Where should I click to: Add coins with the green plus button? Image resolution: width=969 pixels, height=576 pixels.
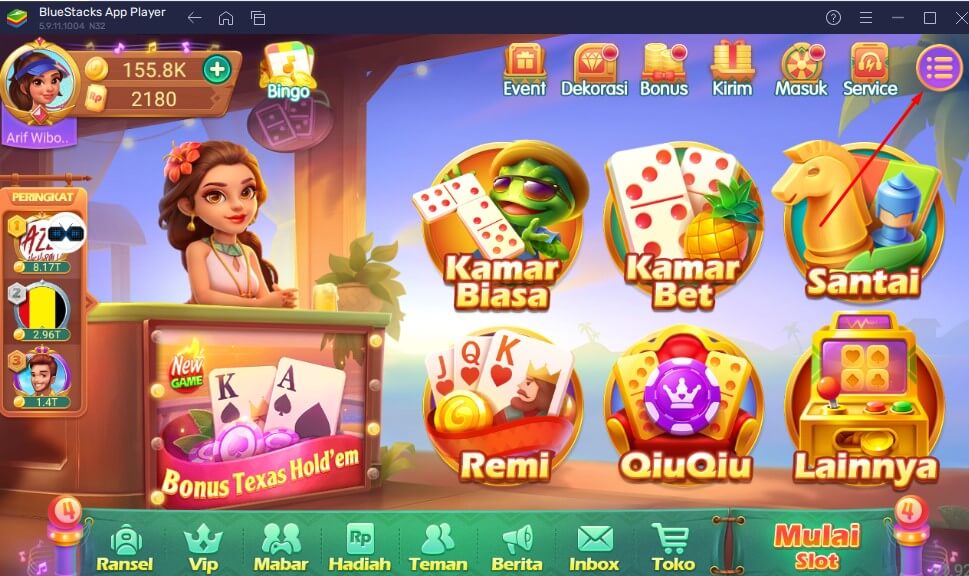[x=216, y=69]
